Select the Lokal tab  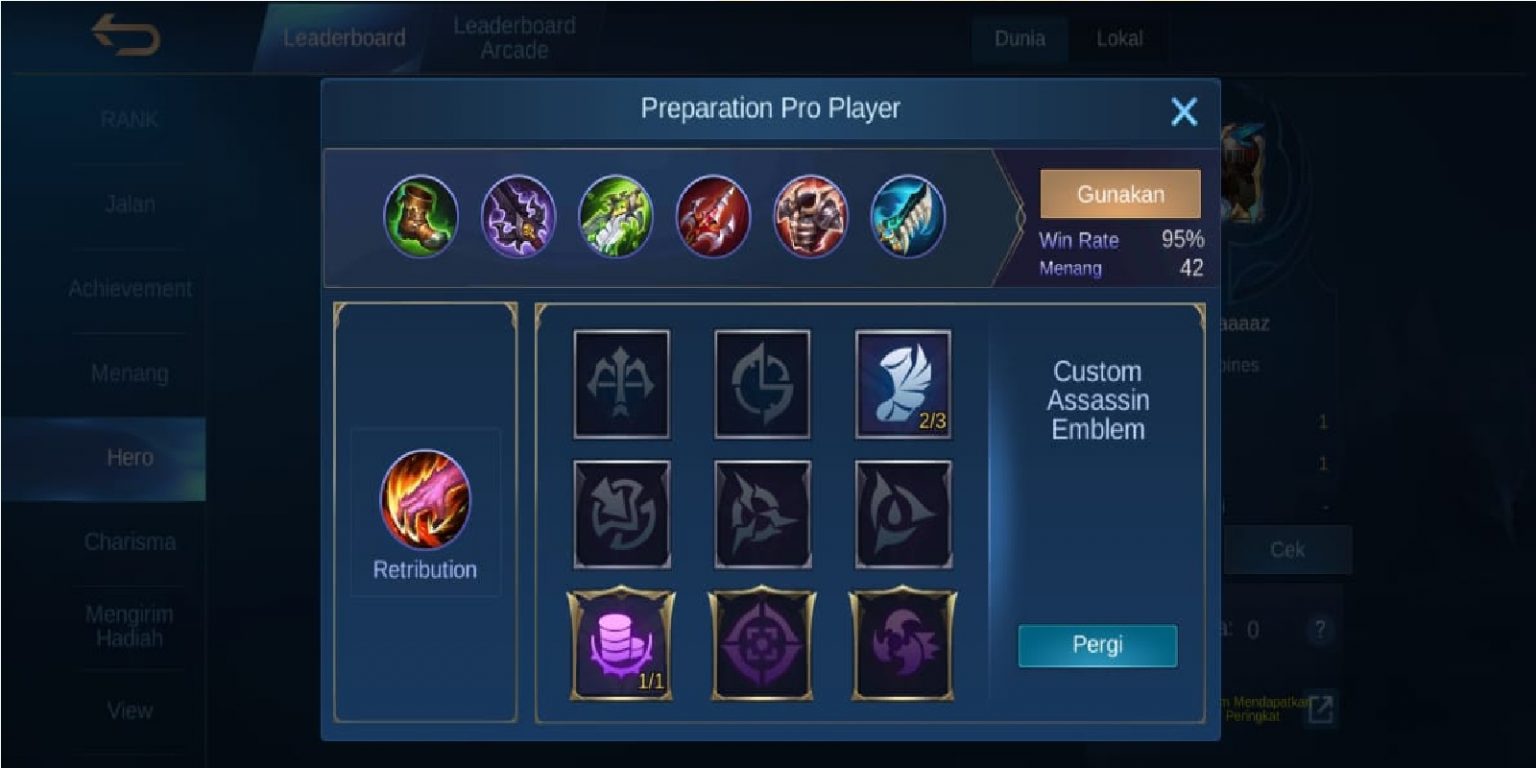click(1122, 39)
